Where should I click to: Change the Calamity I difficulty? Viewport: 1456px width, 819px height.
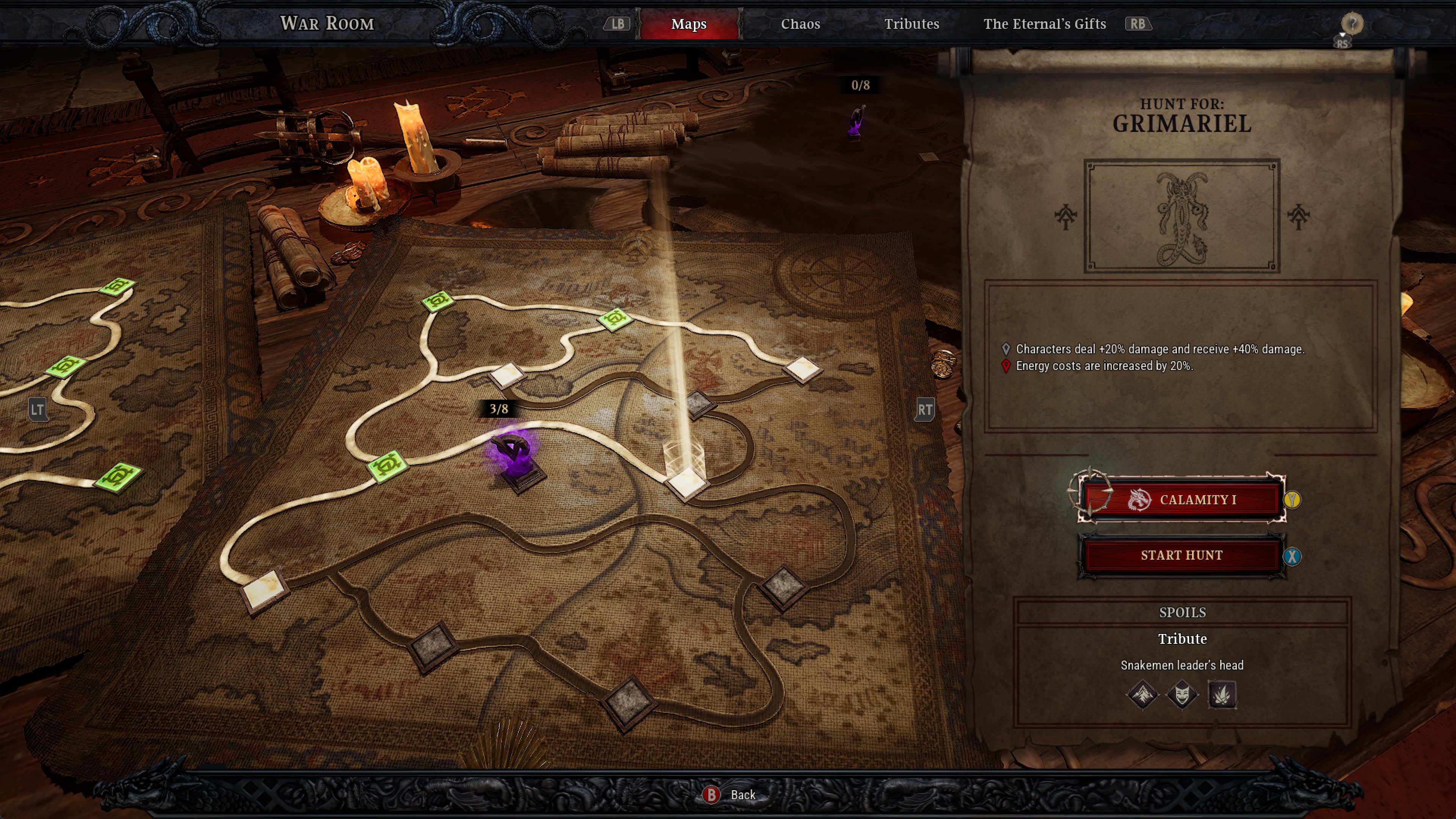[x=1181, y=500]
